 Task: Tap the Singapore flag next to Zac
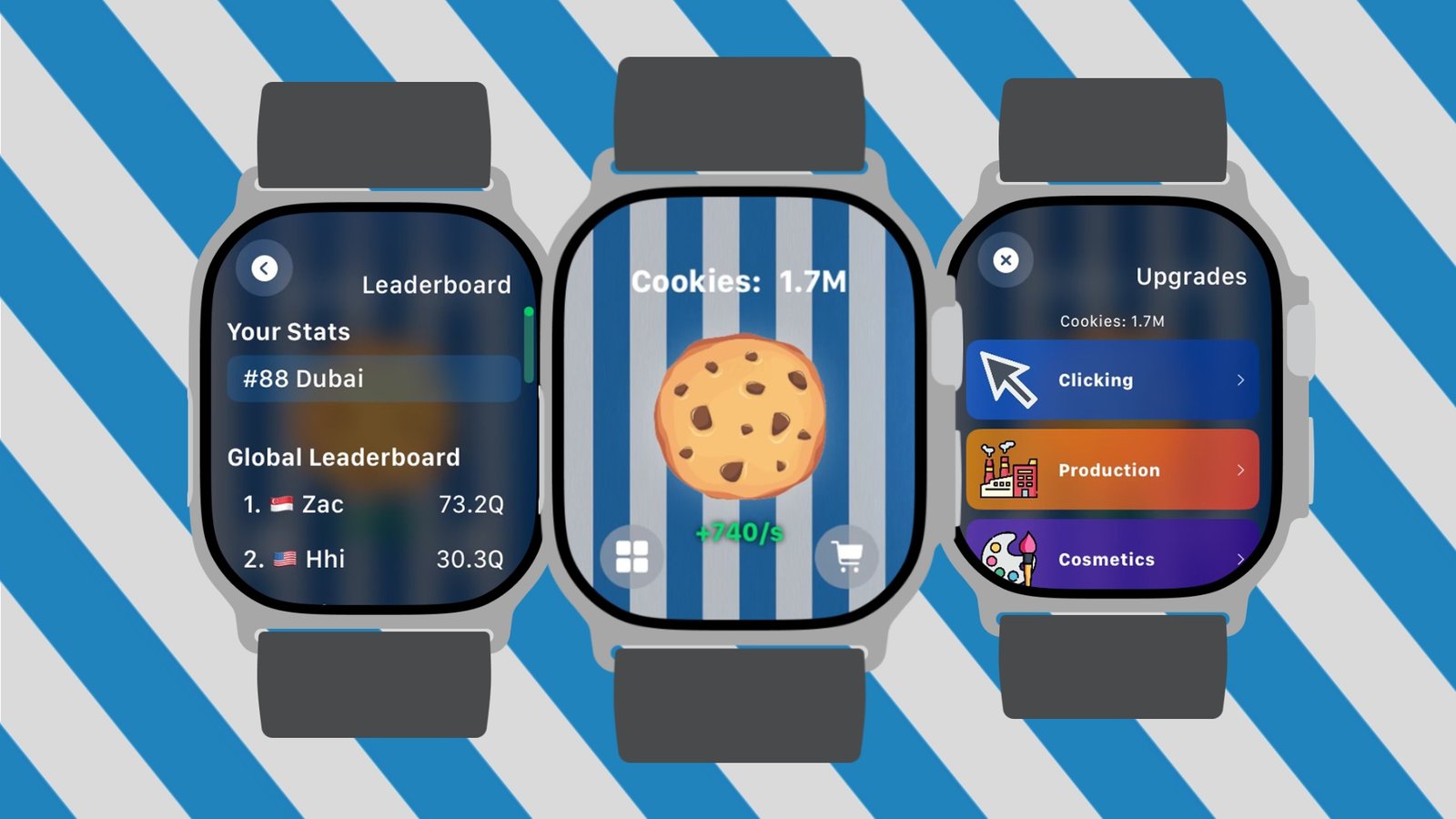282,504
